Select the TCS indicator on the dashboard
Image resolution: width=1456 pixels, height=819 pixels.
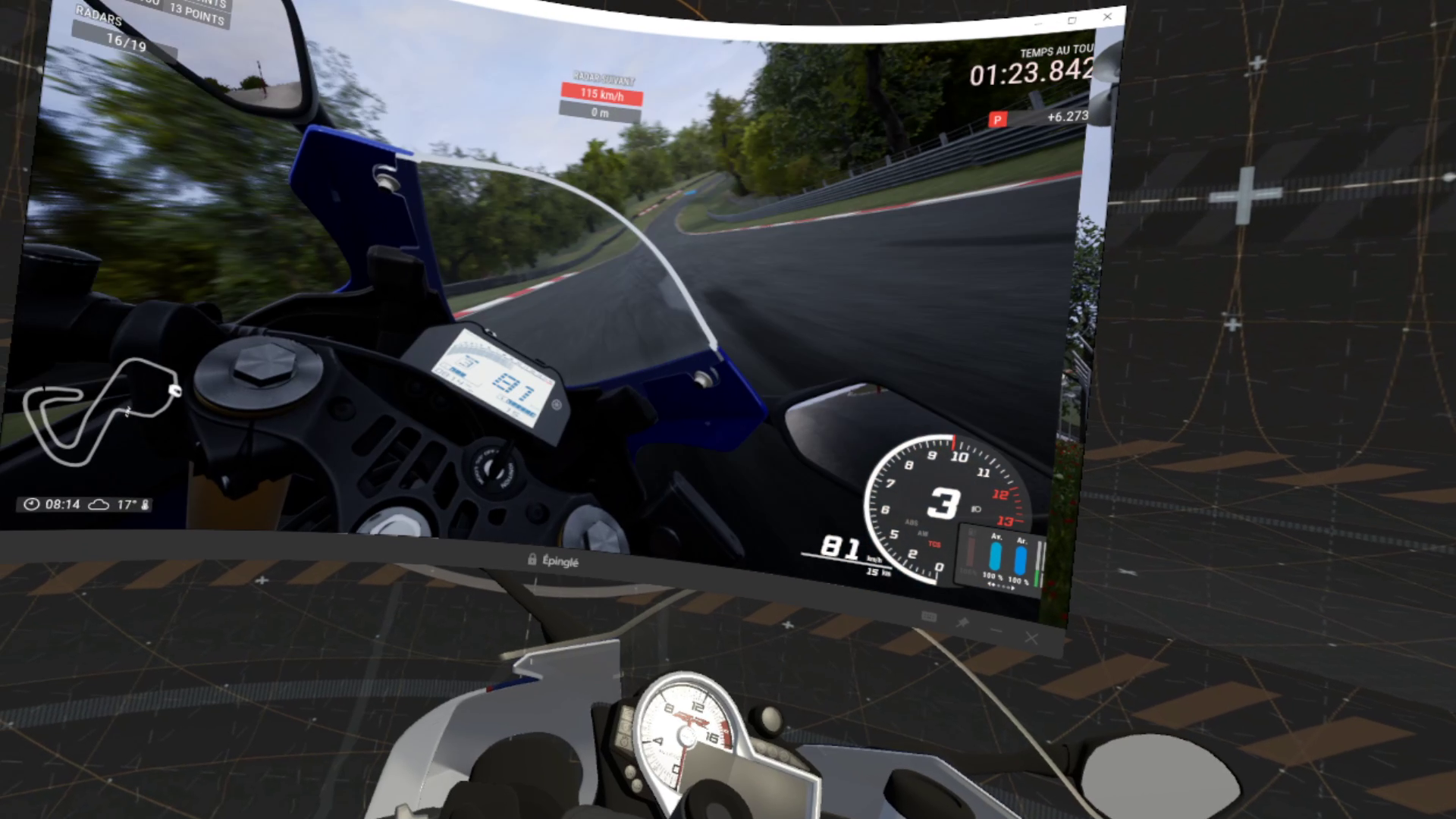(935, 544)
